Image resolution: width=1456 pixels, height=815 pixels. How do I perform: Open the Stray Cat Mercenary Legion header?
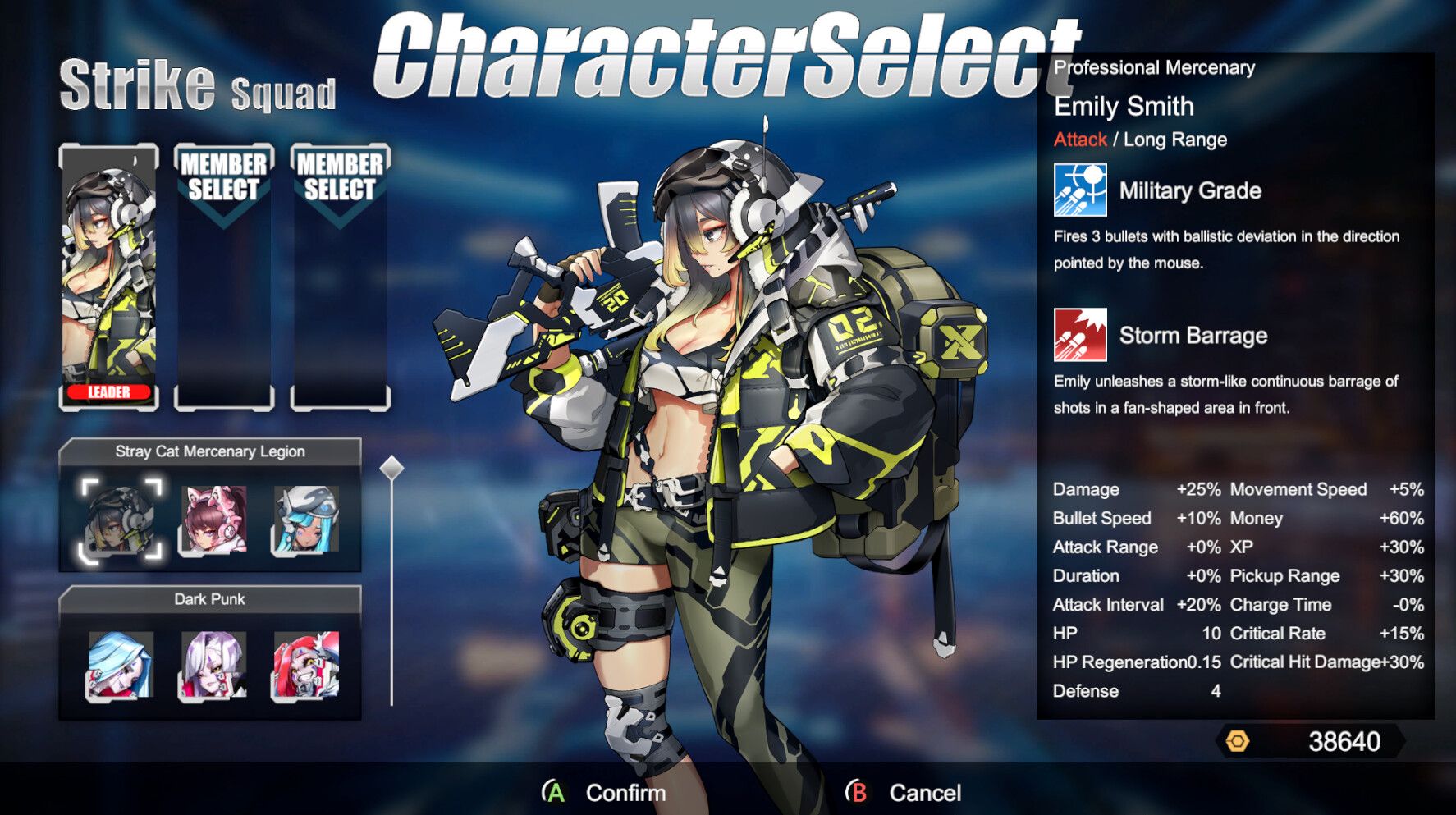pos(211,451)
